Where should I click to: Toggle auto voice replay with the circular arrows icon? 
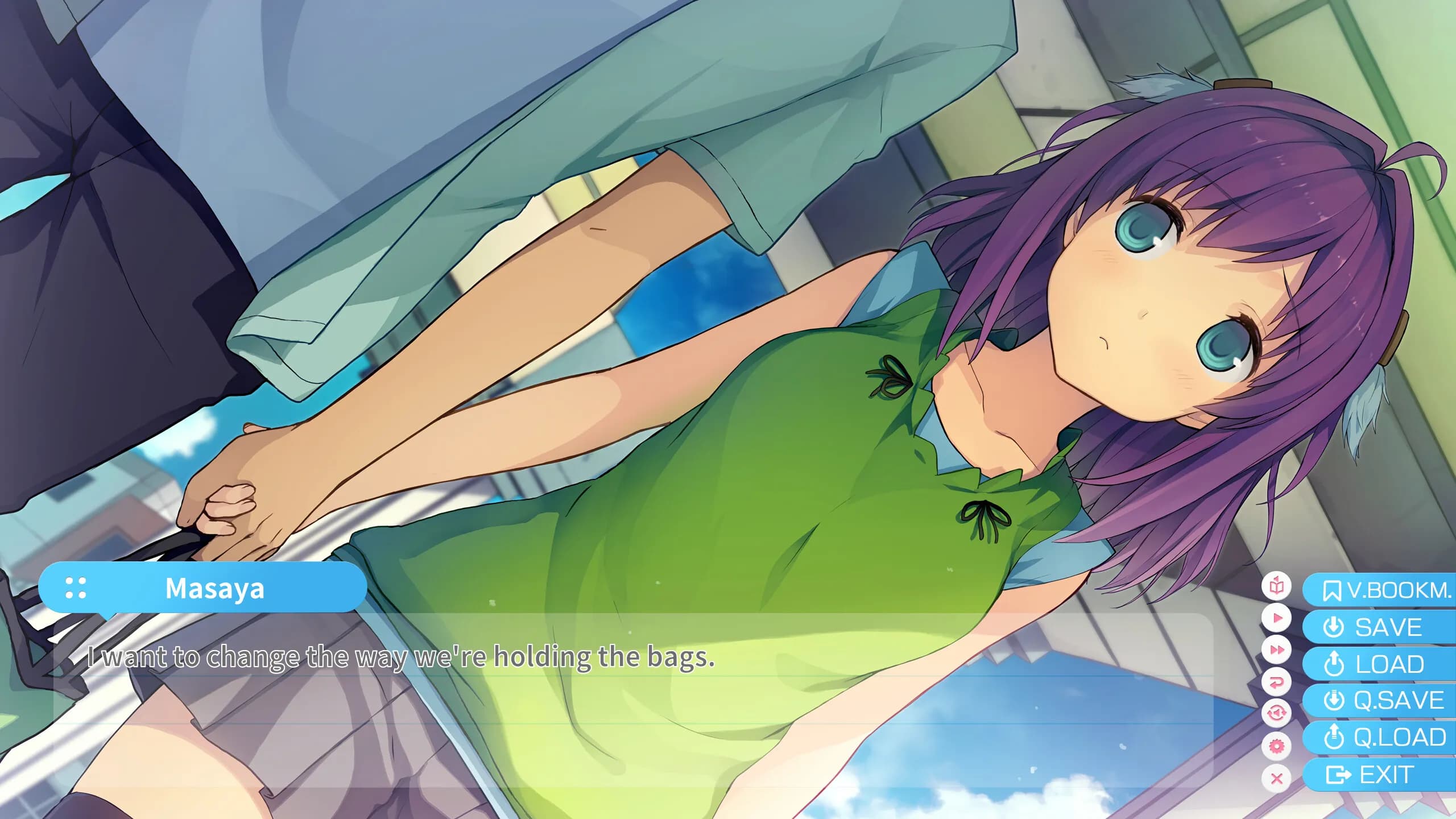[x=1276, y=712]
